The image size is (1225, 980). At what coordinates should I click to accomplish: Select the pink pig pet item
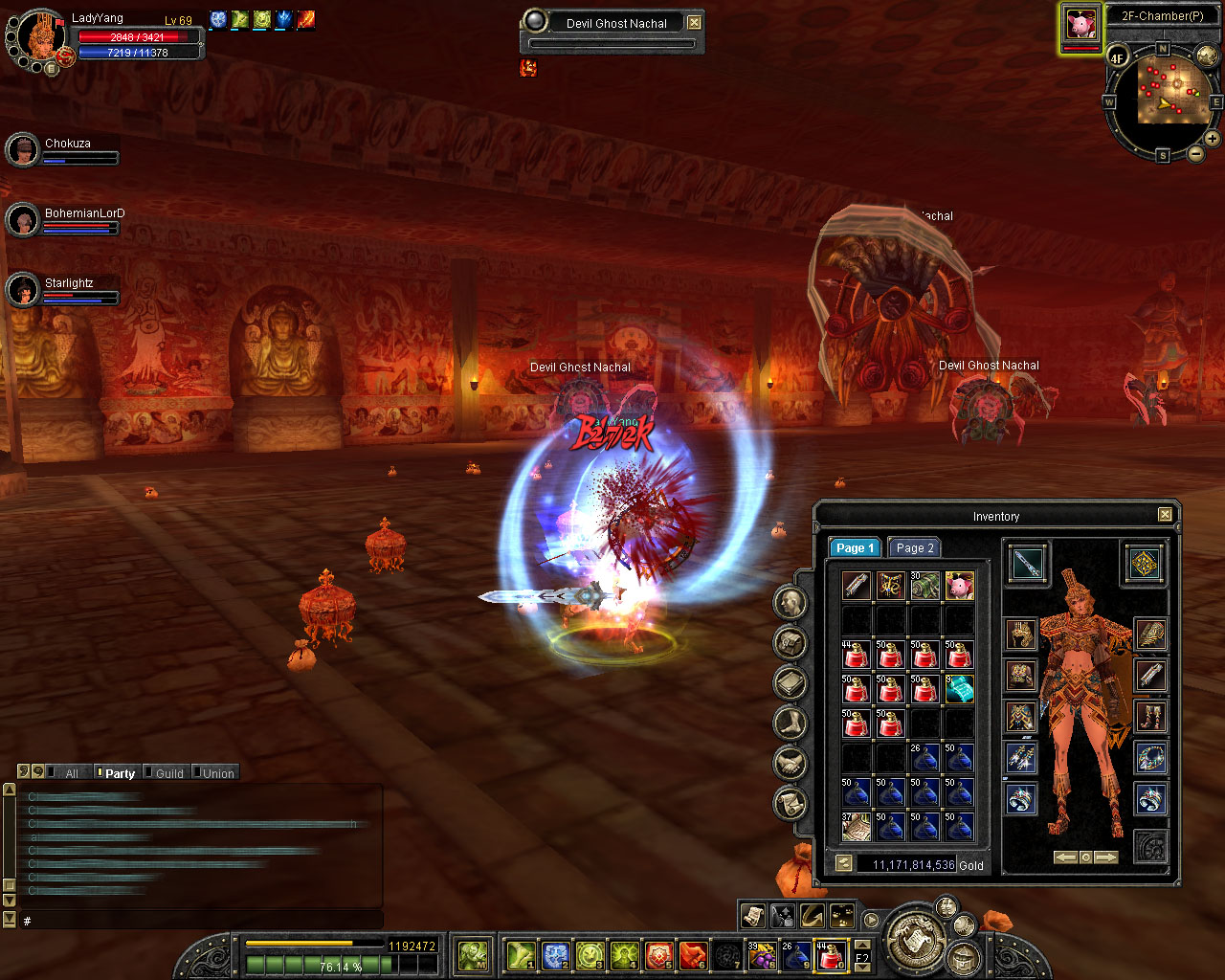tap(959, 585)
